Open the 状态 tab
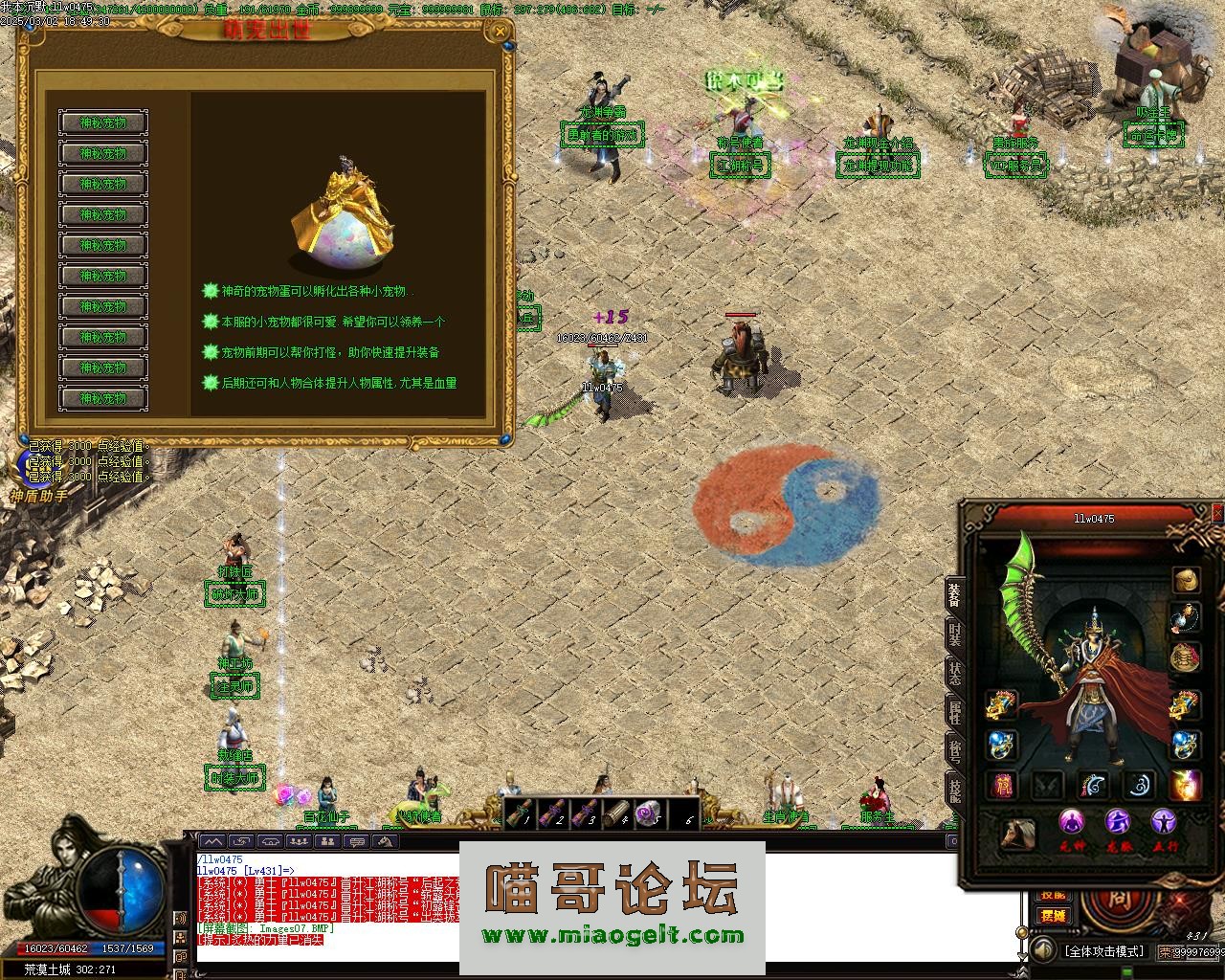Viewport: 1225px width, 980px height. (954, 672)
